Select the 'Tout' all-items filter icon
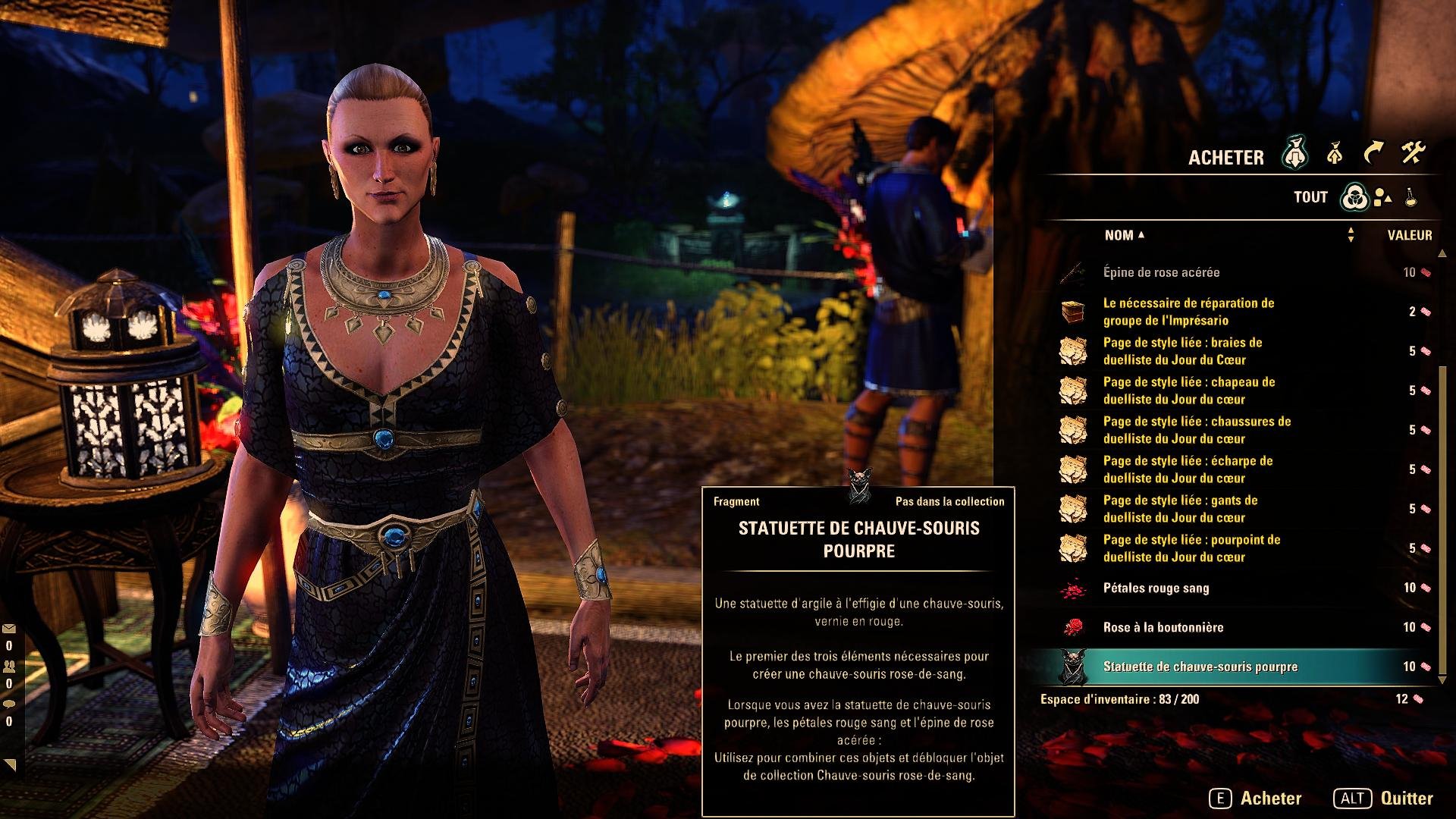The height and width of the screenshot is (819, 1456). pyautogui.click(x=1354, y=198)
